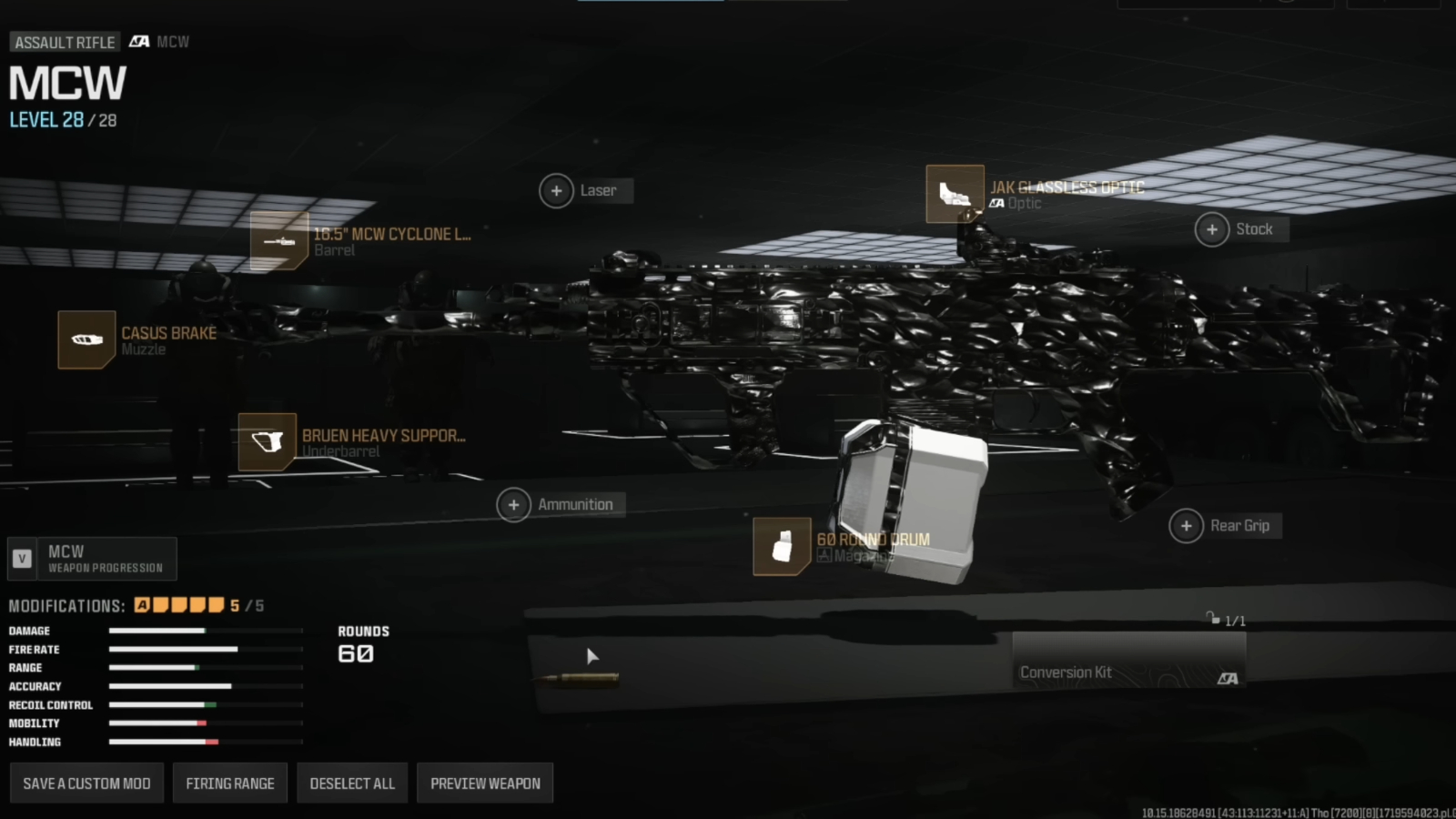Select the Bruen Heavy Support underbarrel slot

pos(268,442)
